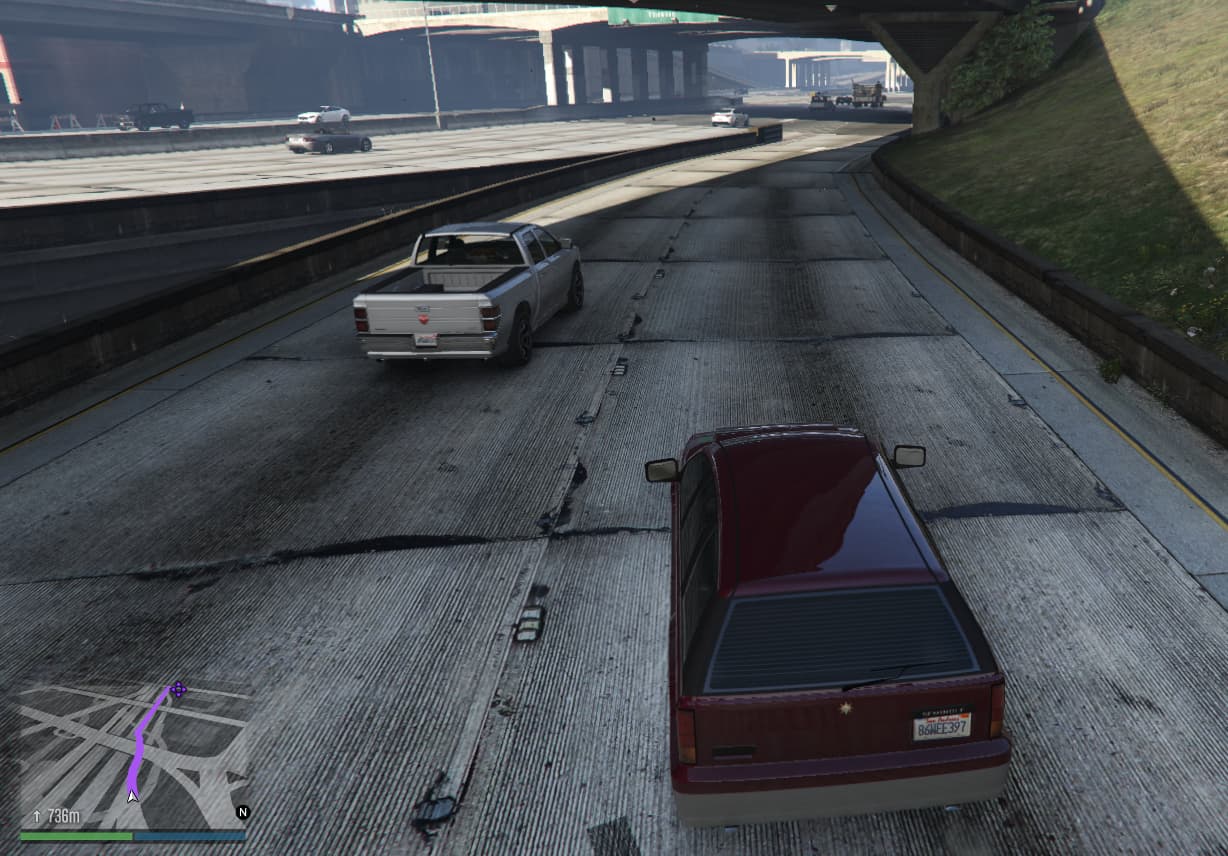The width and height of the screenshot is (1228, 856).
Task: Select the purple destination marker on minimap
Action: coord(178,689)
